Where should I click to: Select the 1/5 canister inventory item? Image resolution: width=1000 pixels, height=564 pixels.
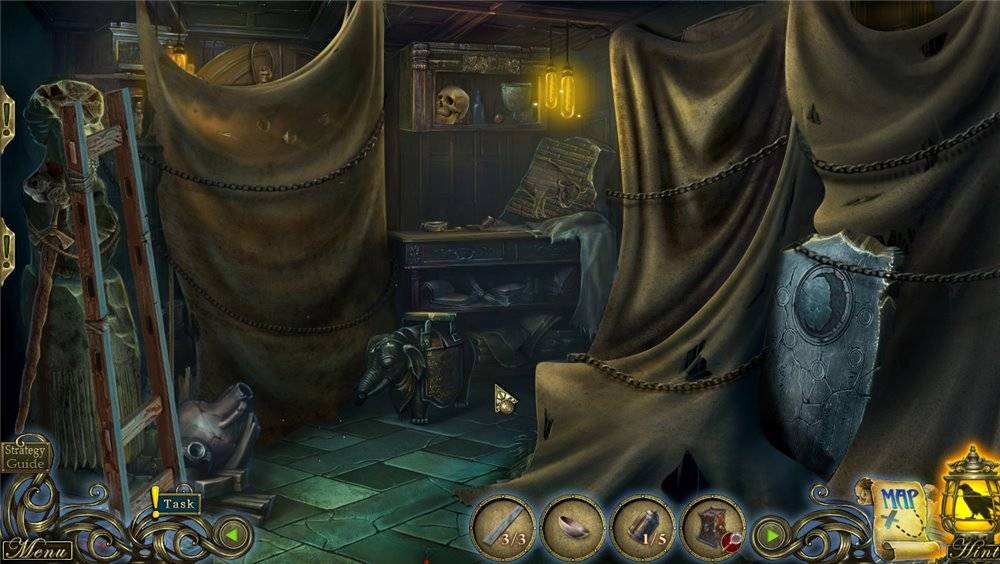[x=643, y=526]
